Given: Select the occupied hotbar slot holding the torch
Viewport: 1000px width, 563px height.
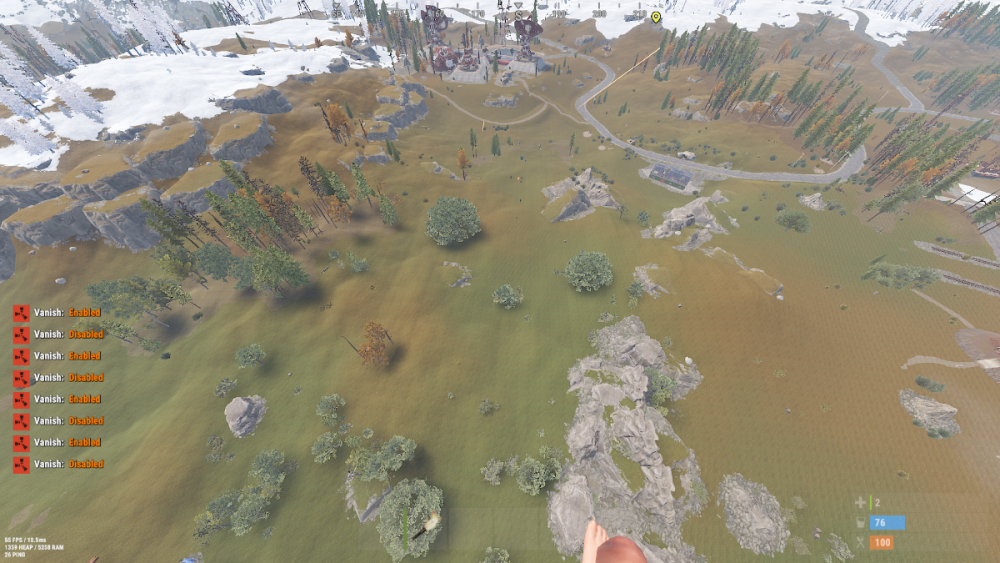Looking at the screenshot, I should (x=425, y=527).
